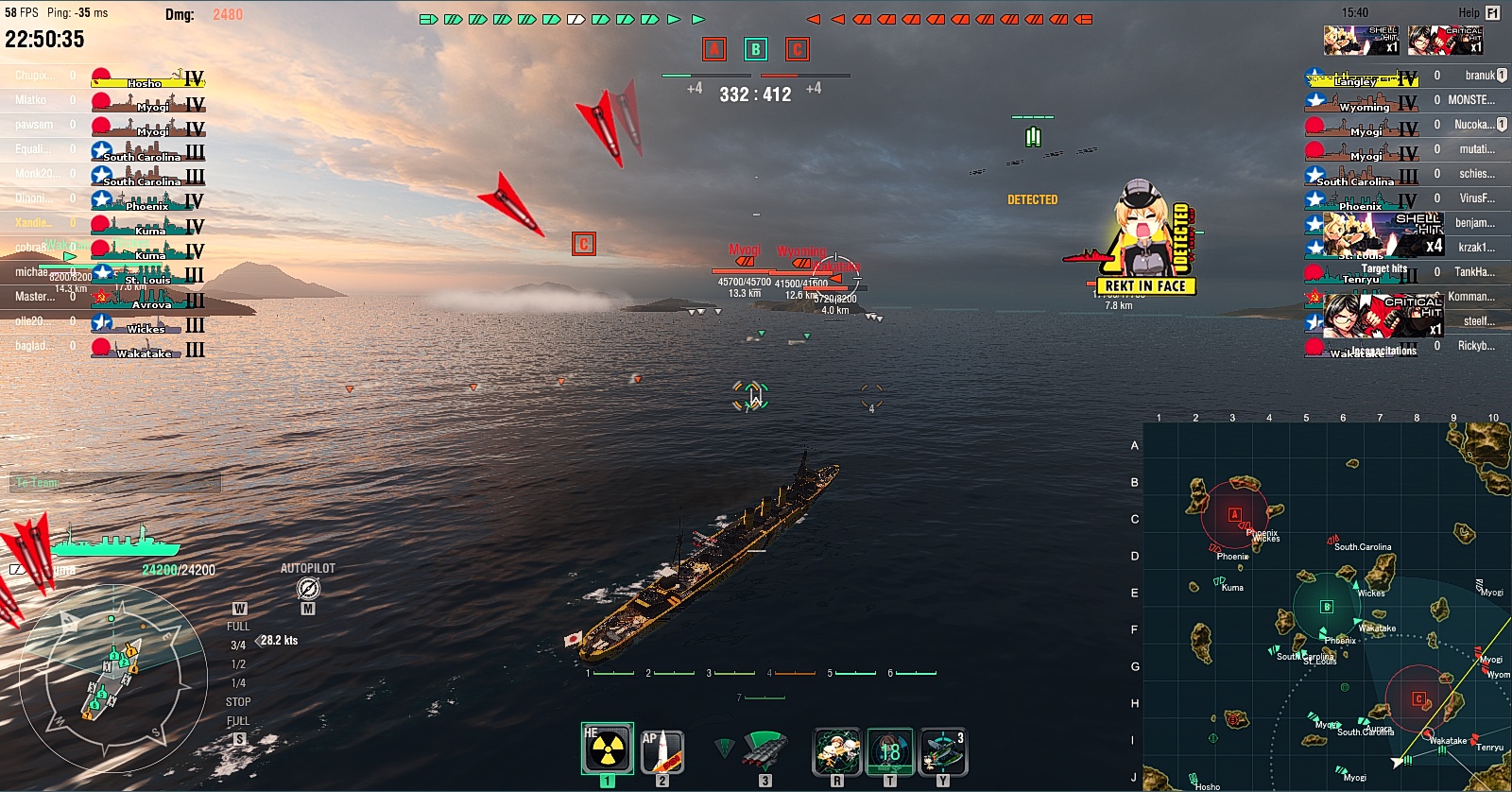Click the DETECTED warning indicator
1512x792 pixels.
click(x=1034, y=200)
